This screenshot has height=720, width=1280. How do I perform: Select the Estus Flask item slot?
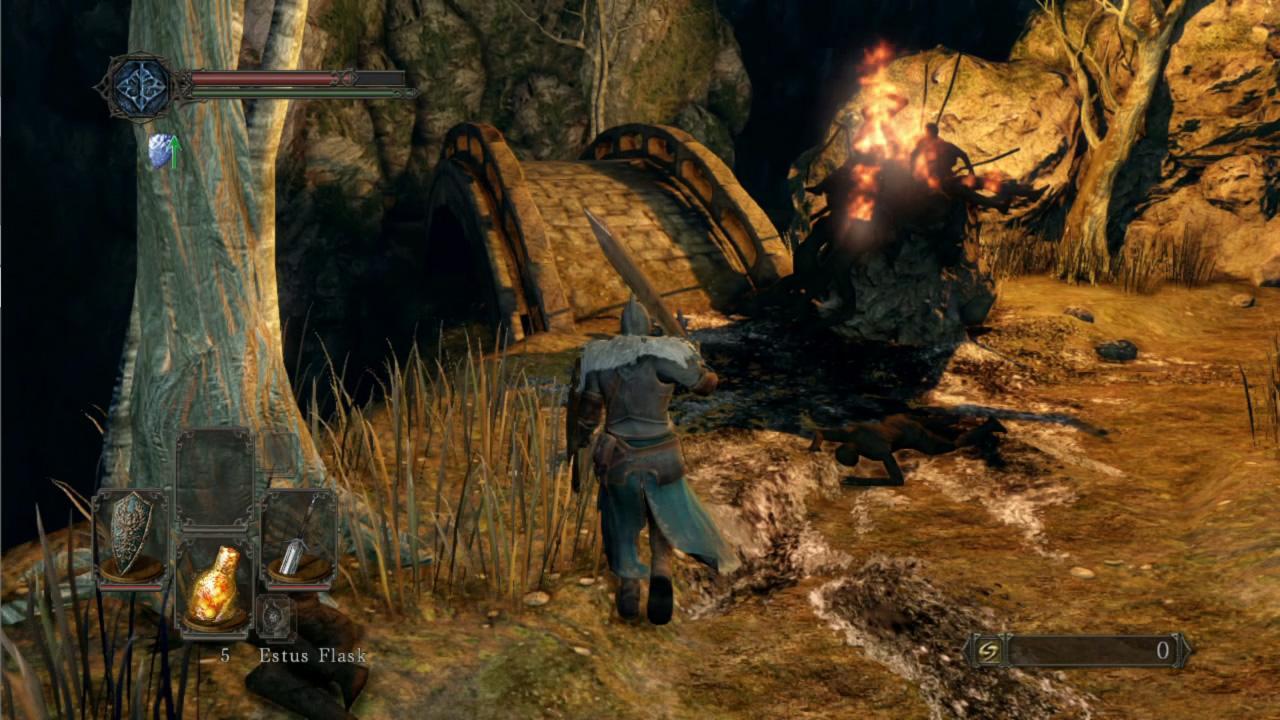pyautogui.click(x=215, y=586)
